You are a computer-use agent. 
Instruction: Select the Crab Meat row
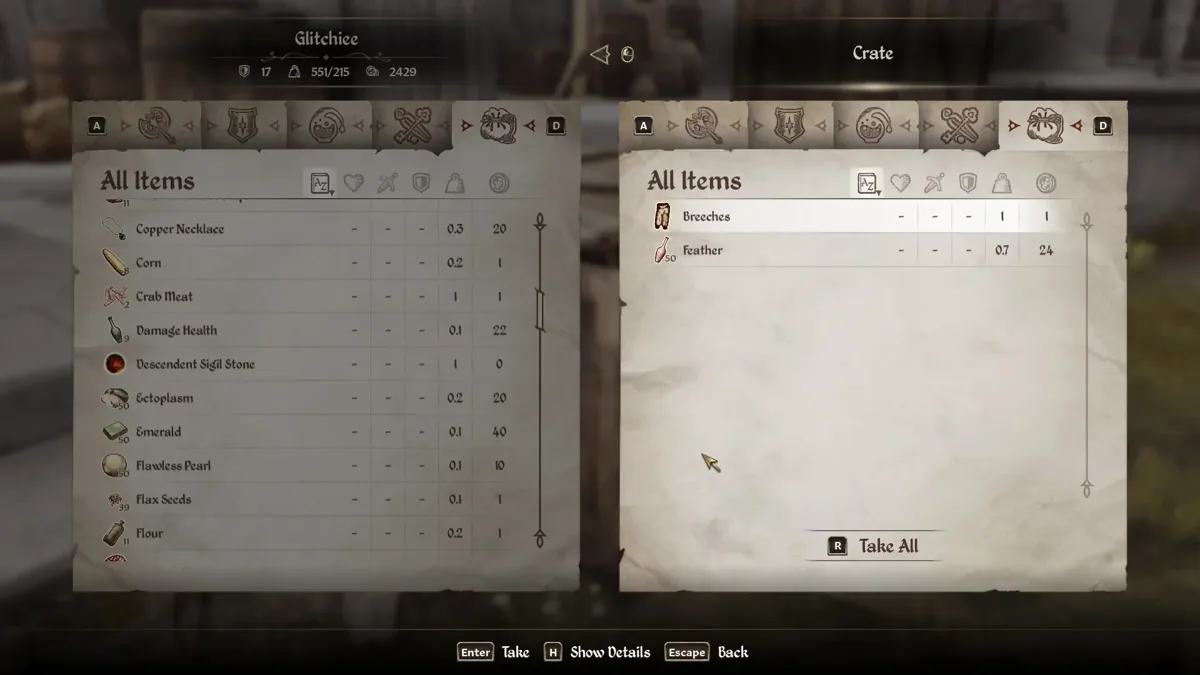[164, 297]
